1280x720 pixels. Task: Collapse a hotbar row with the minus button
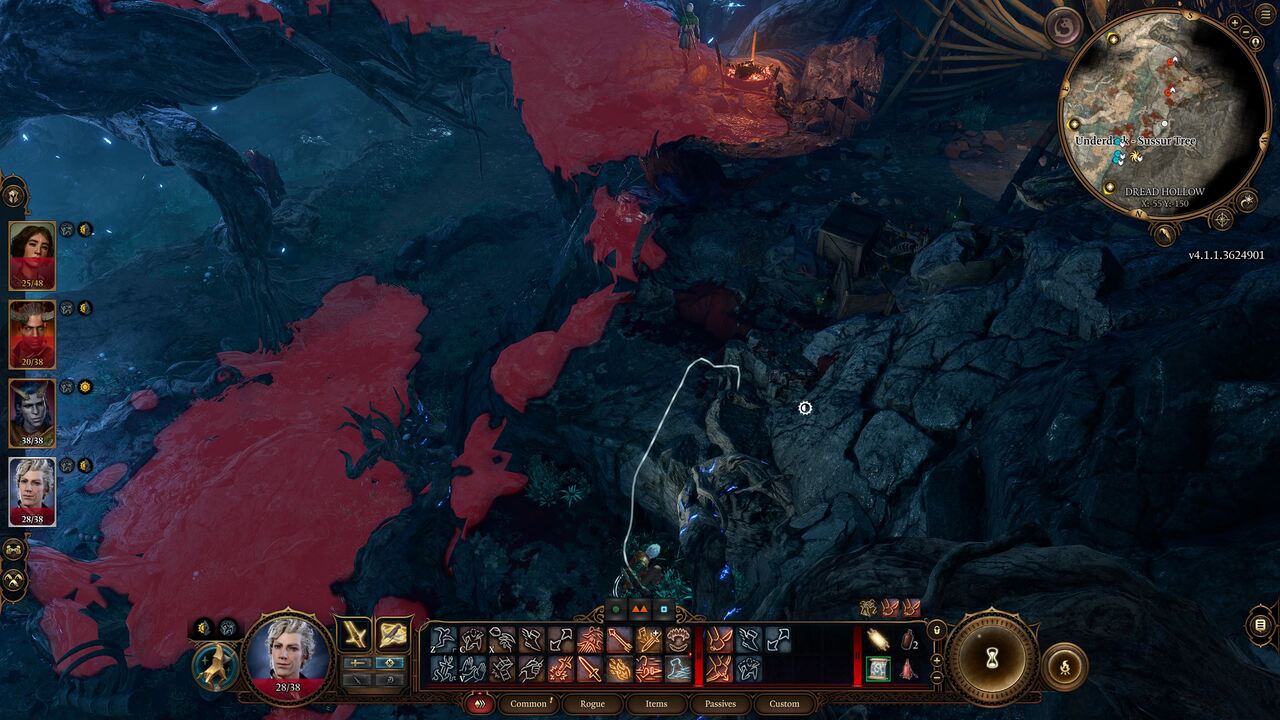(936, 677)
